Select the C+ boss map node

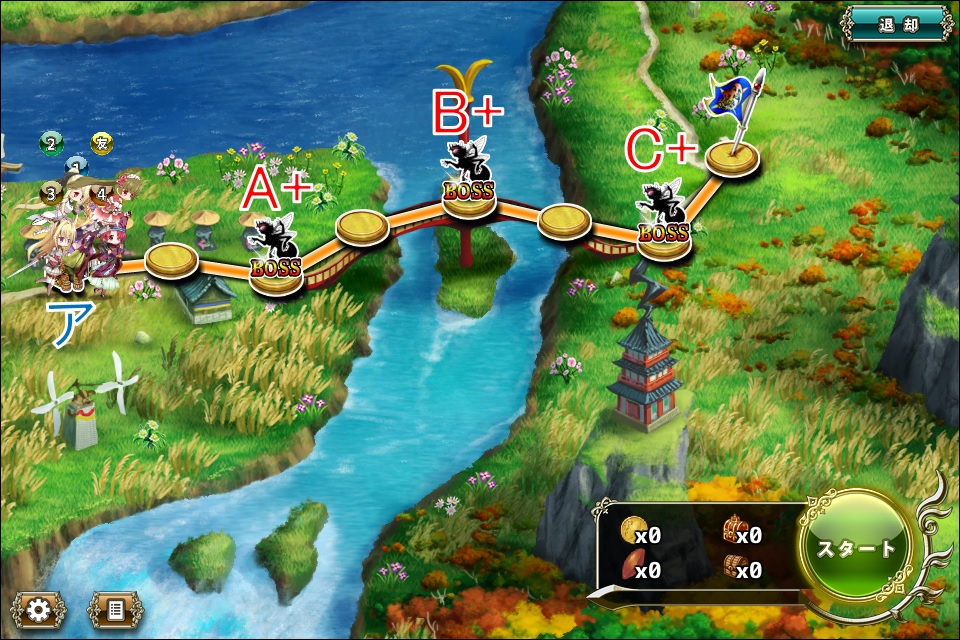click(x=663, y=238)
